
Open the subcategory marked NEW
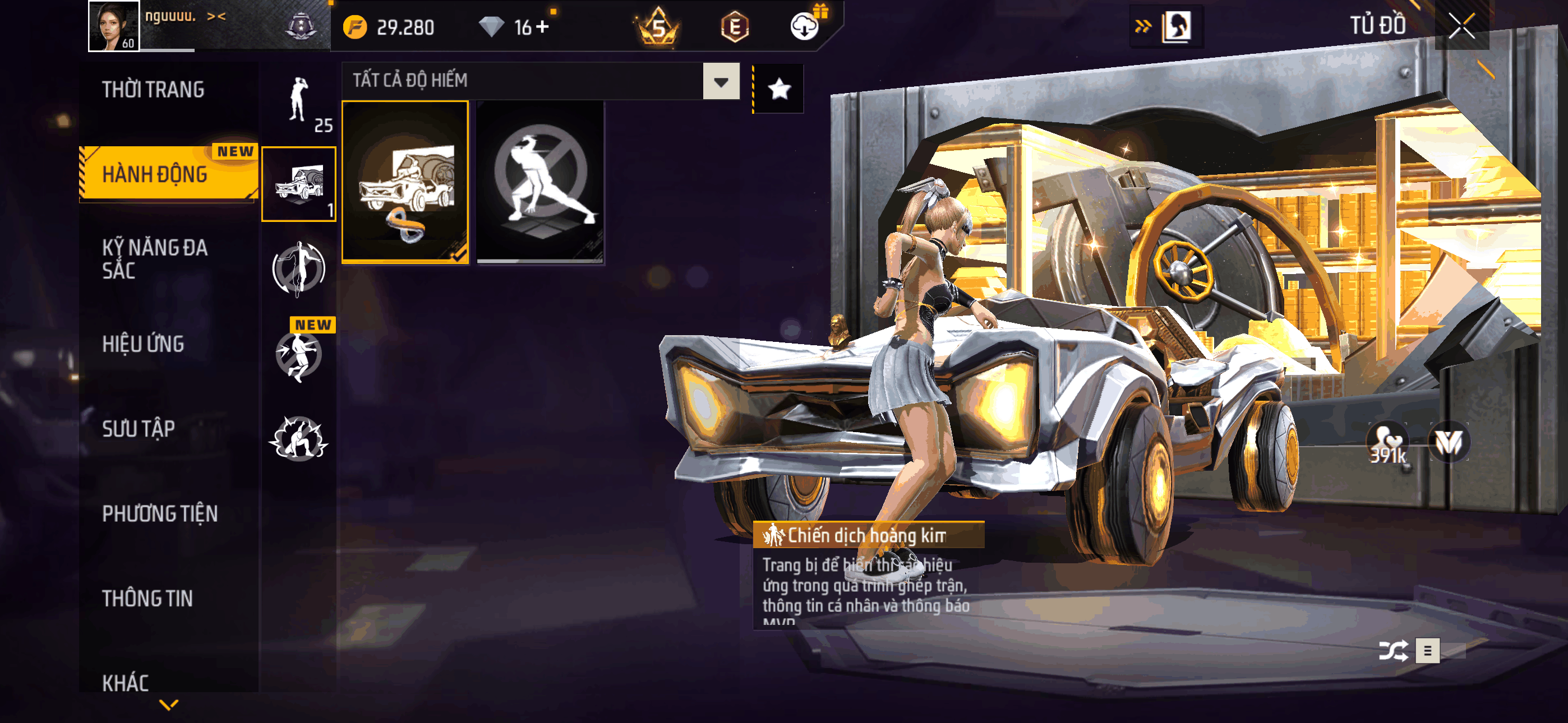click(298, 354)
